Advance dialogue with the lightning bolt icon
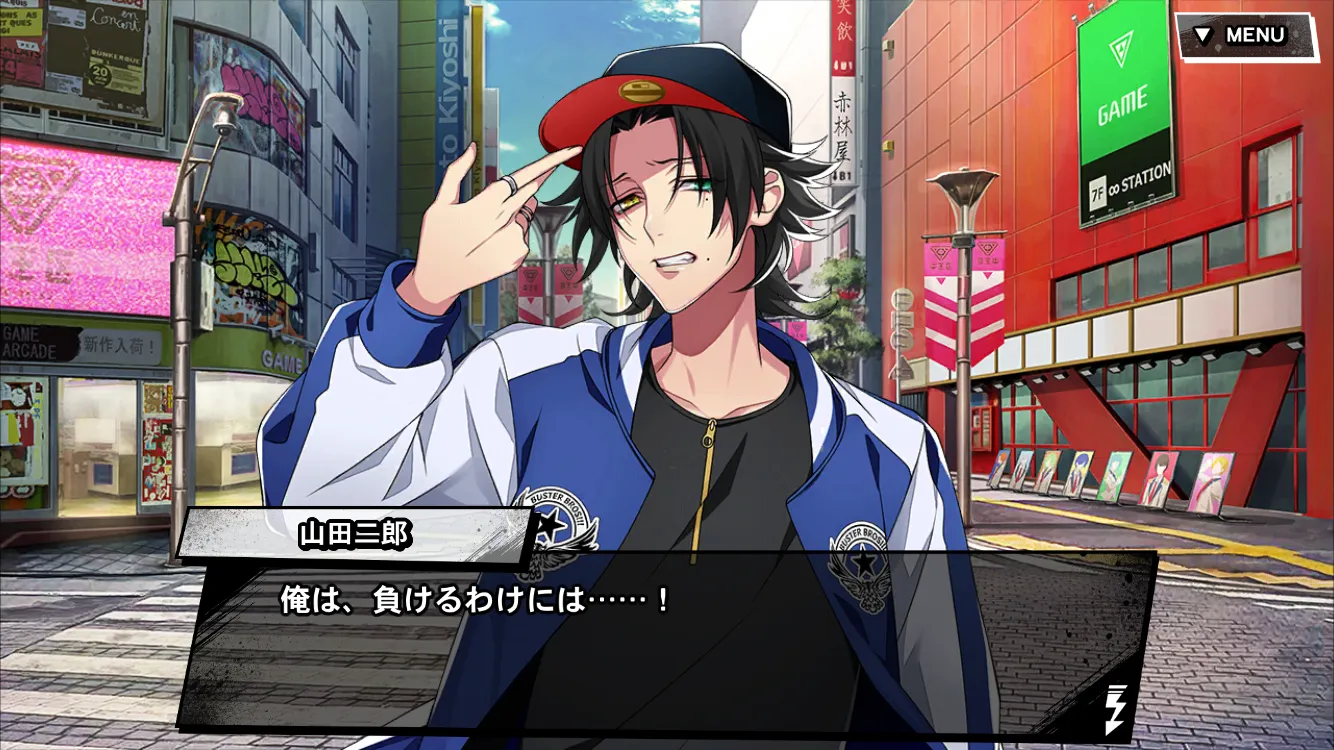Viewport: 1334px width, 750px height. point(1115,708)
